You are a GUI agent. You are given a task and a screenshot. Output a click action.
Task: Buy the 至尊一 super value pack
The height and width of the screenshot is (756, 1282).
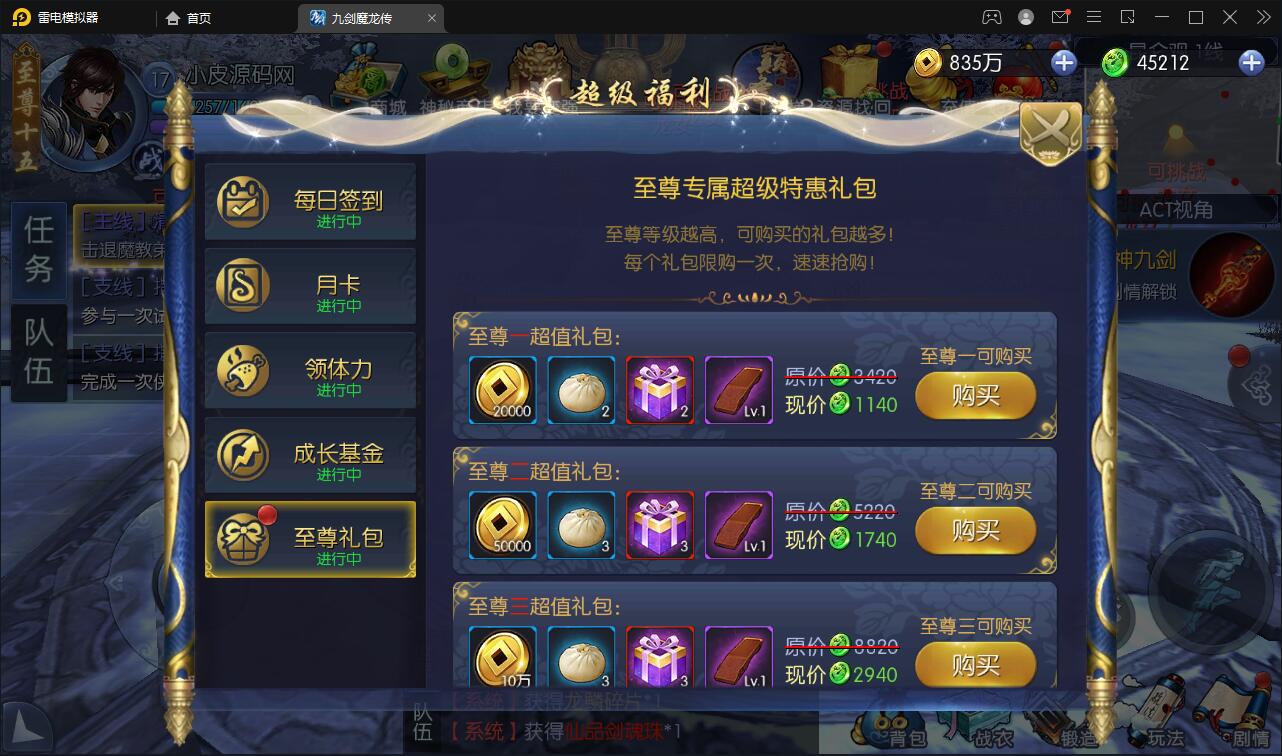click(x=976, y=396)
